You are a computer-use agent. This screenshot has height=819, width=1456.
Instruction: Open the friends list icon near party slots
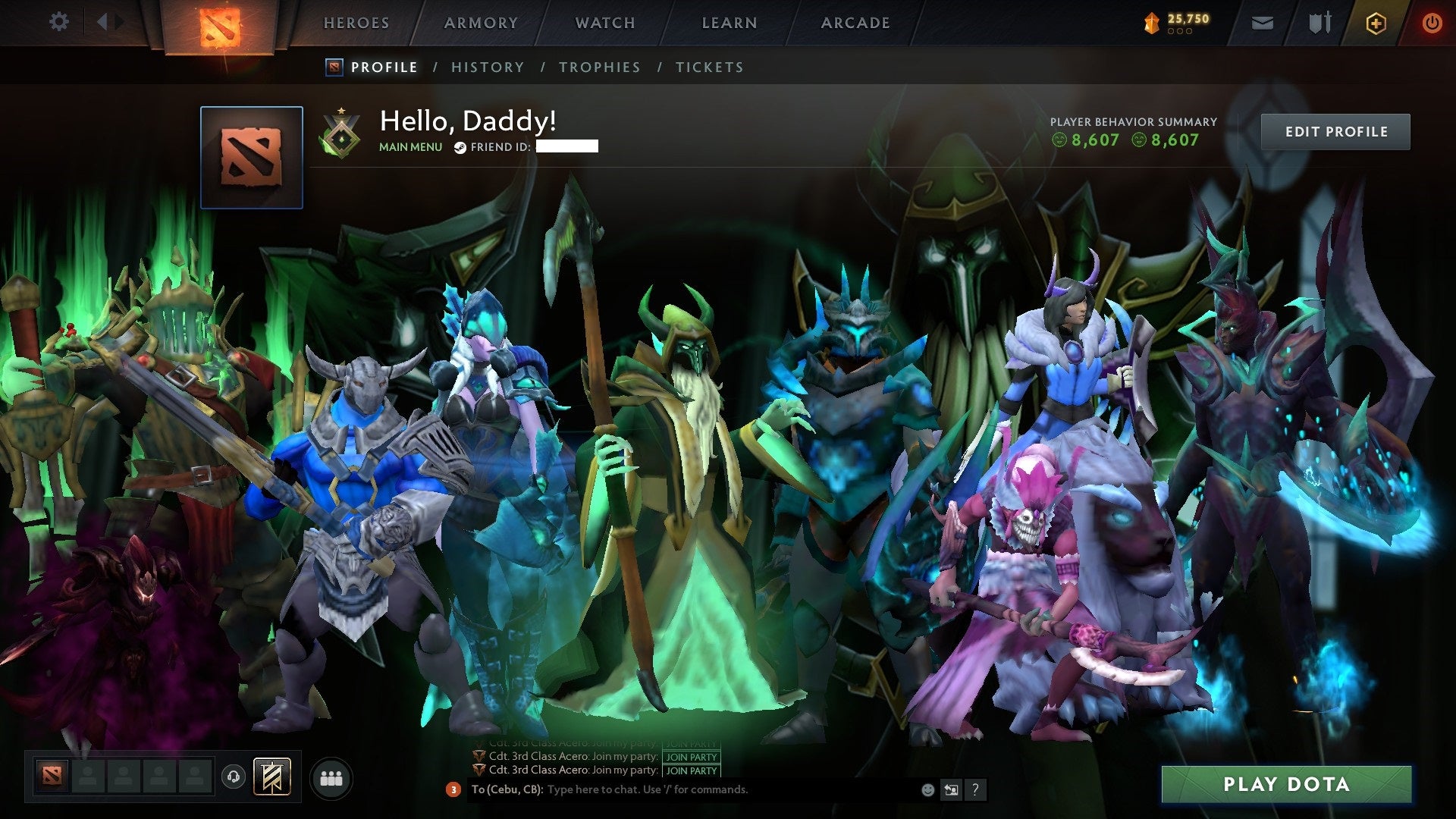tap(331, 778)
